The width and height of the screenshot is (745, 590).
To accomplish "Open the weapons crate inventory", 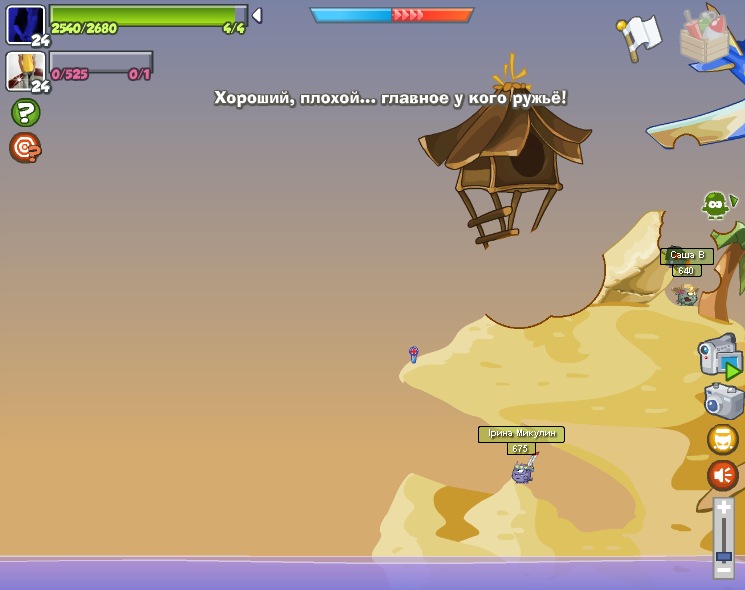I will click(704, 37).
